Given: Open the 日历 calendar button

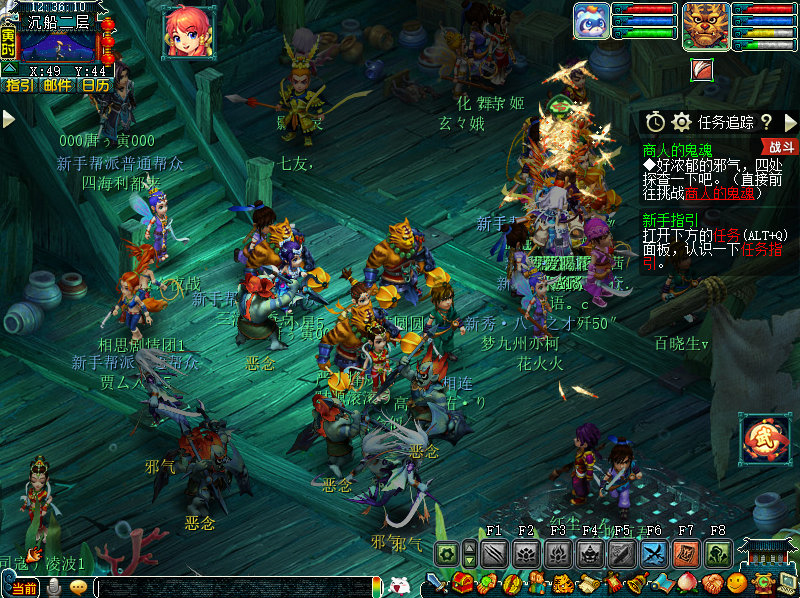Looking at the screenshot, I should pos(96,85).
